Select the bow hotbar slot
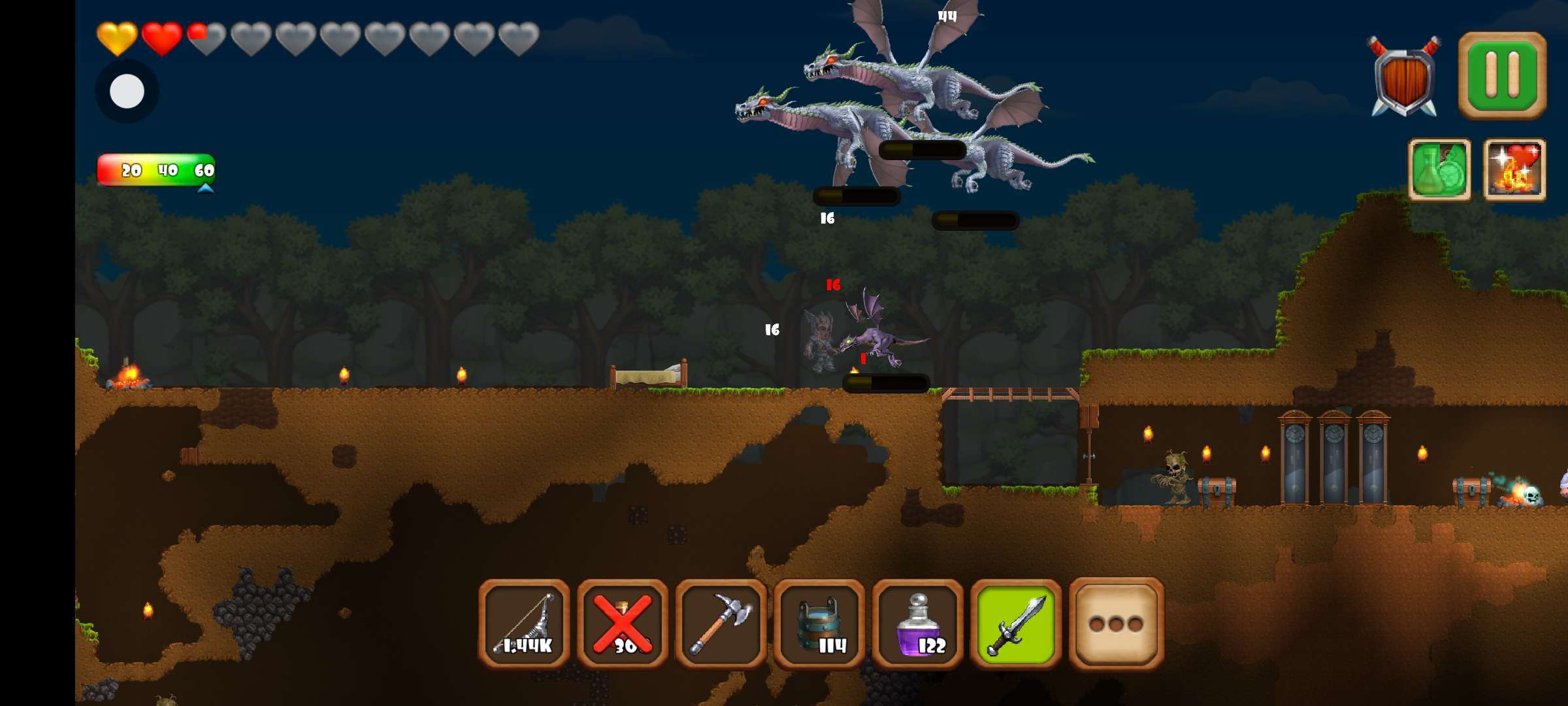Screen dimensions: 1568x706 (x=525, y=624)
